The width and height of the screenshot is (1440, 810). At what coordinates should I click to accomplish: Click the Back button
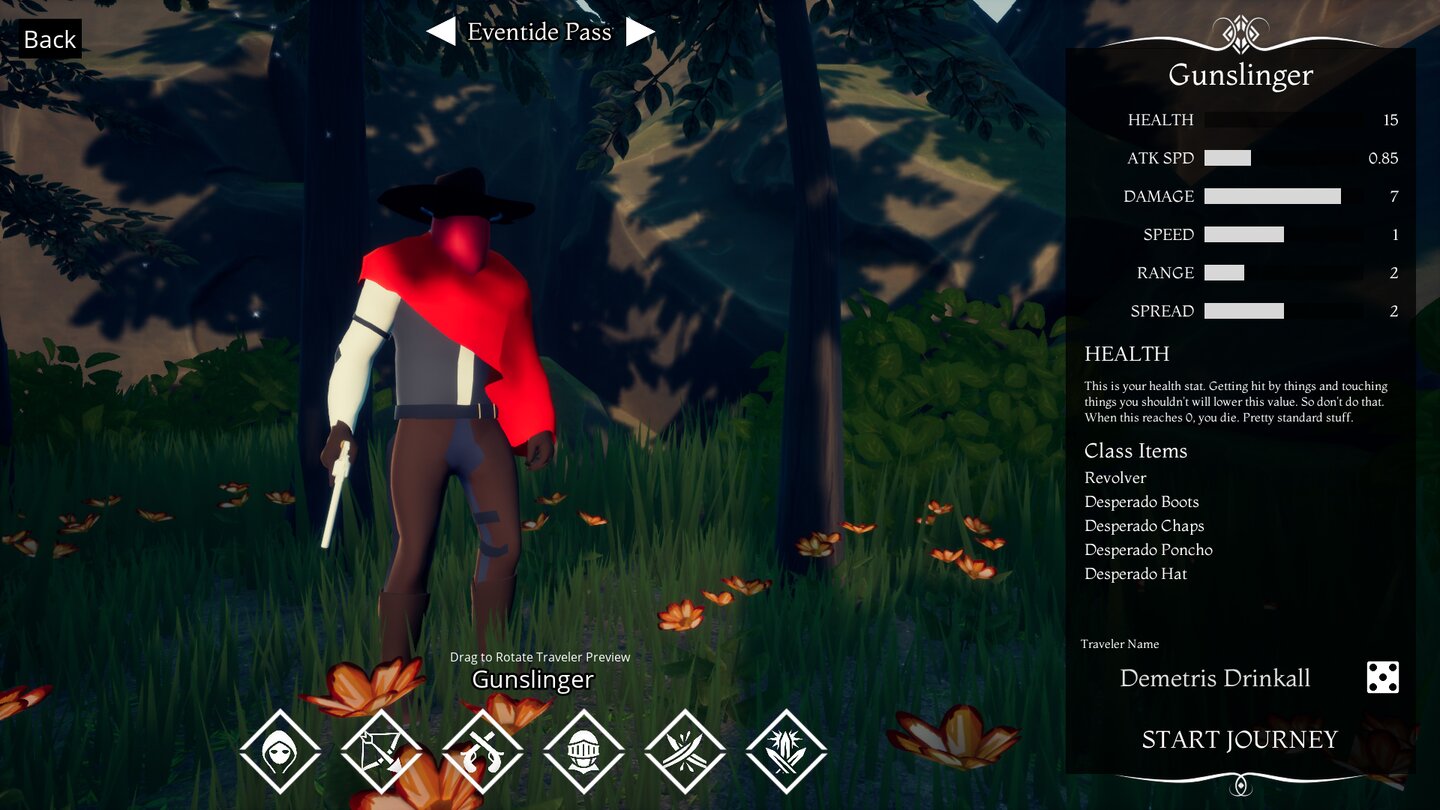[48, 39]
